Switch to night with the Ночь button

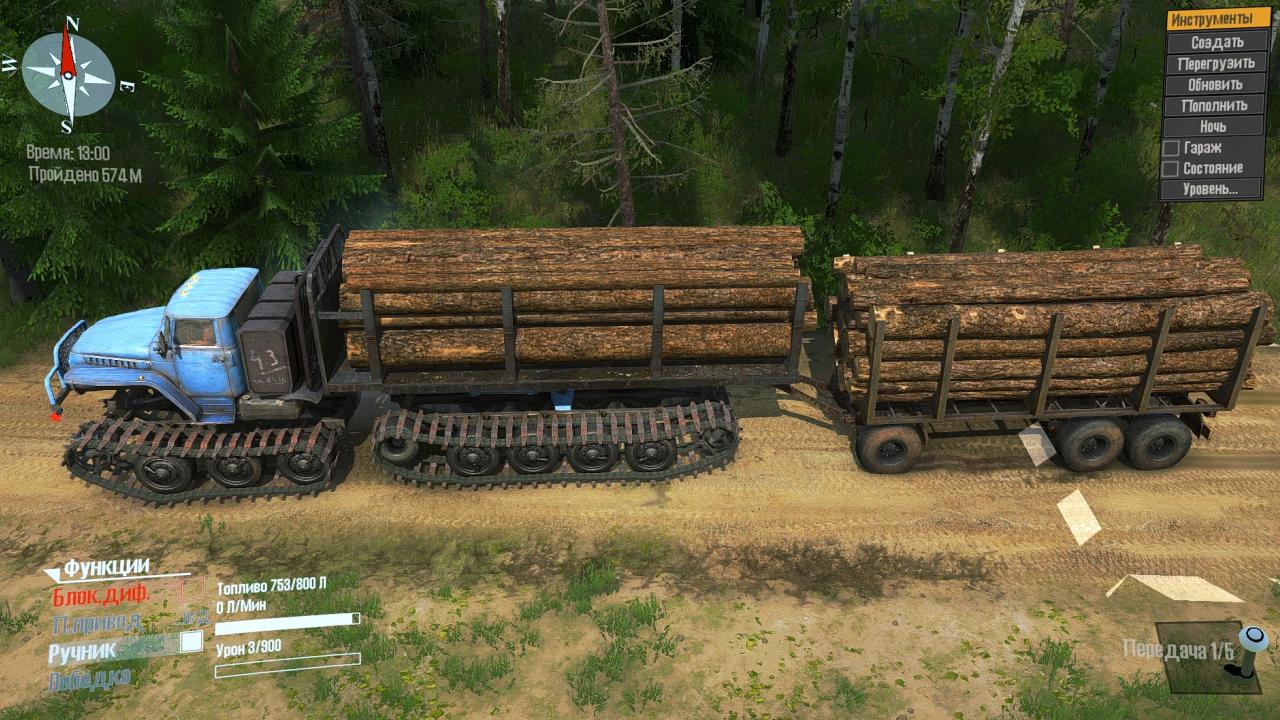pos(1216,126)
